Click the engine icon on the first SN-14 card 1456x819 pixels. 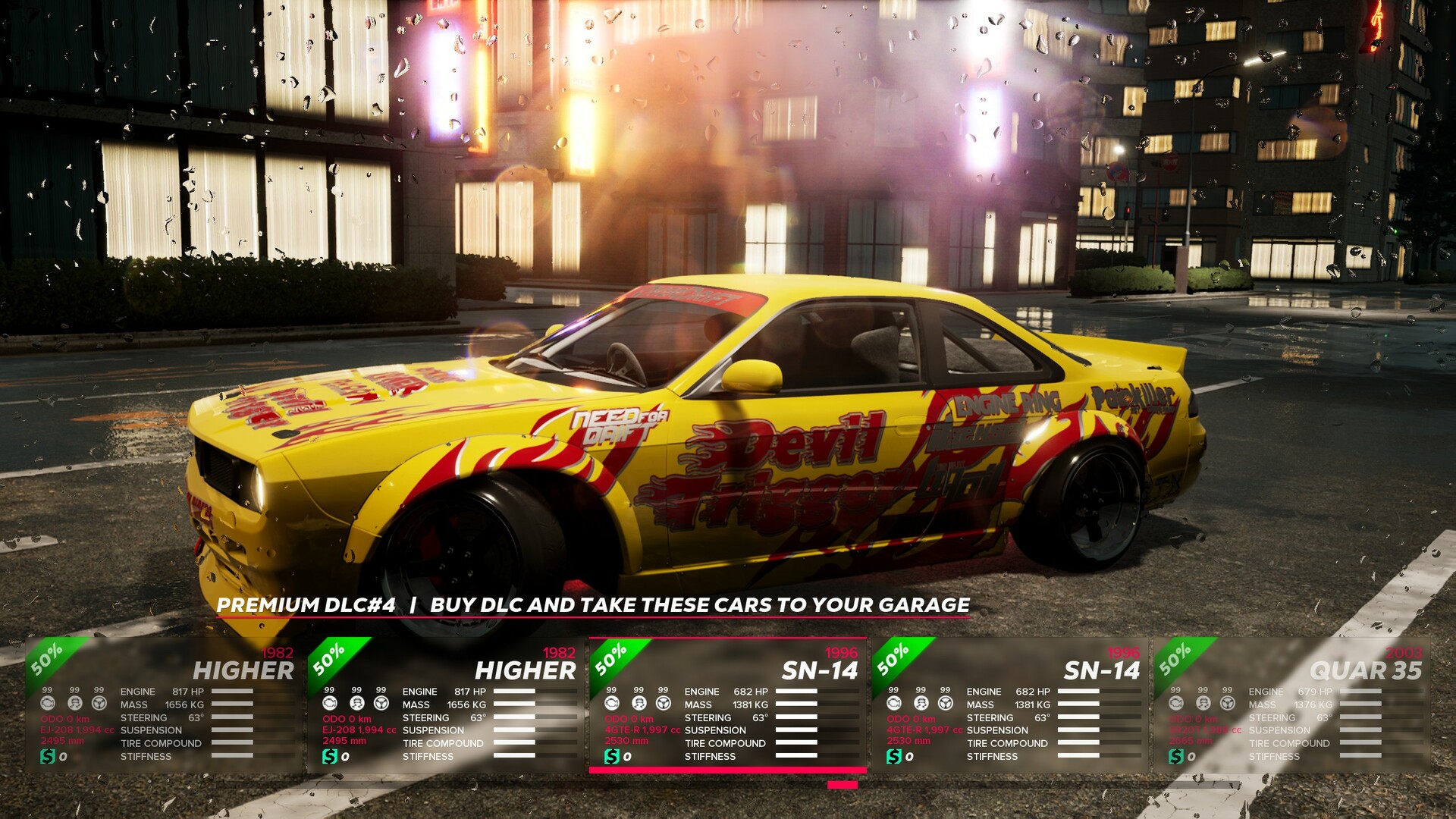612,703
